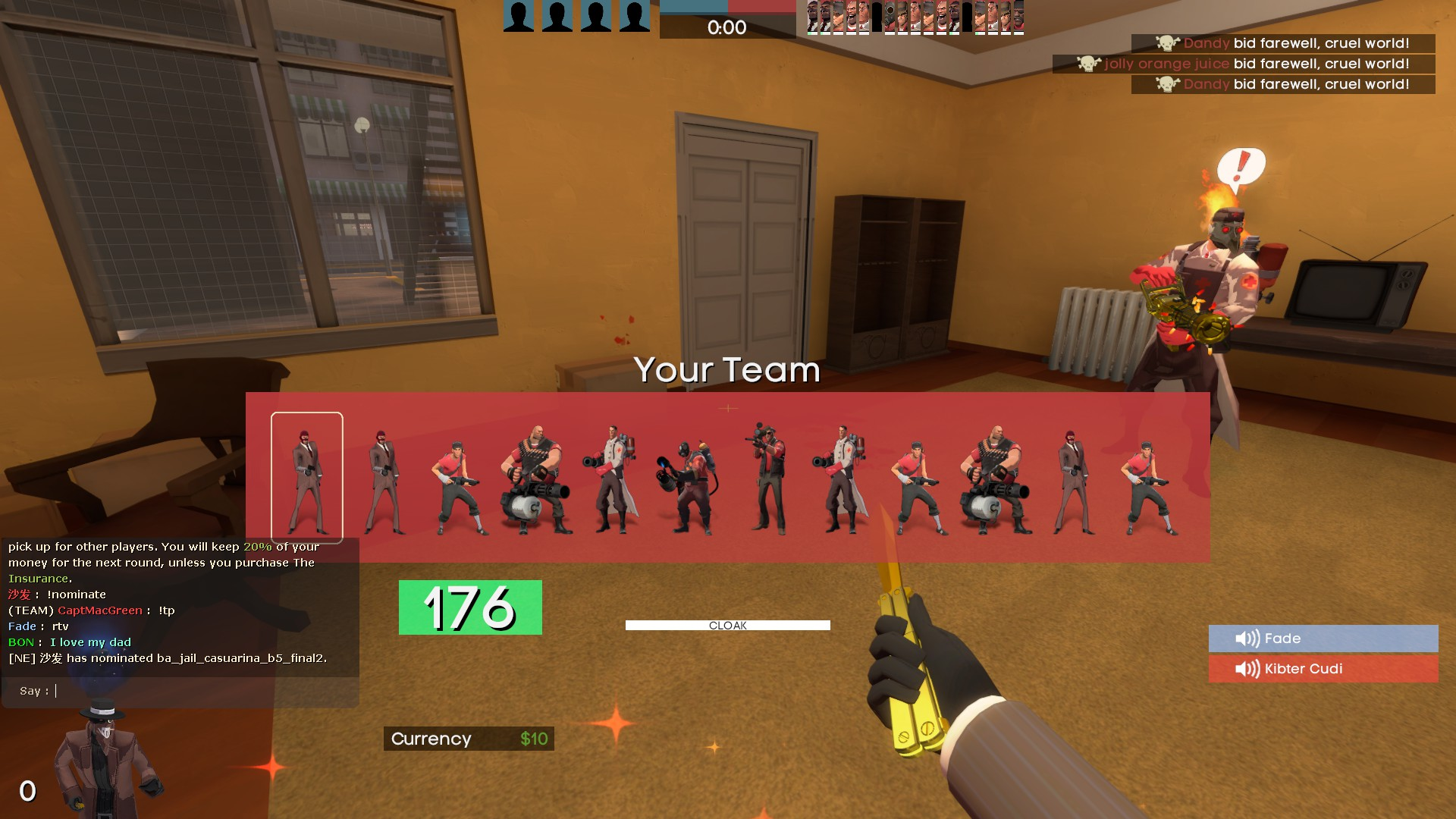
Task: Mute Kibter Cudi's voice speaker icon
Action: [1247, 668]
